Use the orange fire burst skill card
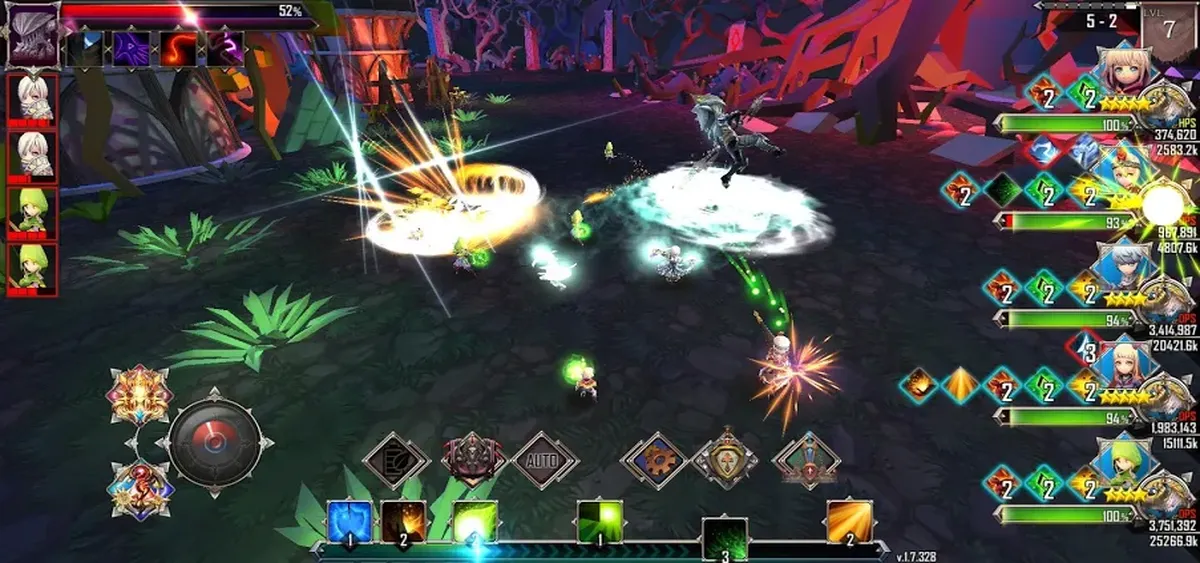This screenshot has width=1200, height=563. point(404,522)
